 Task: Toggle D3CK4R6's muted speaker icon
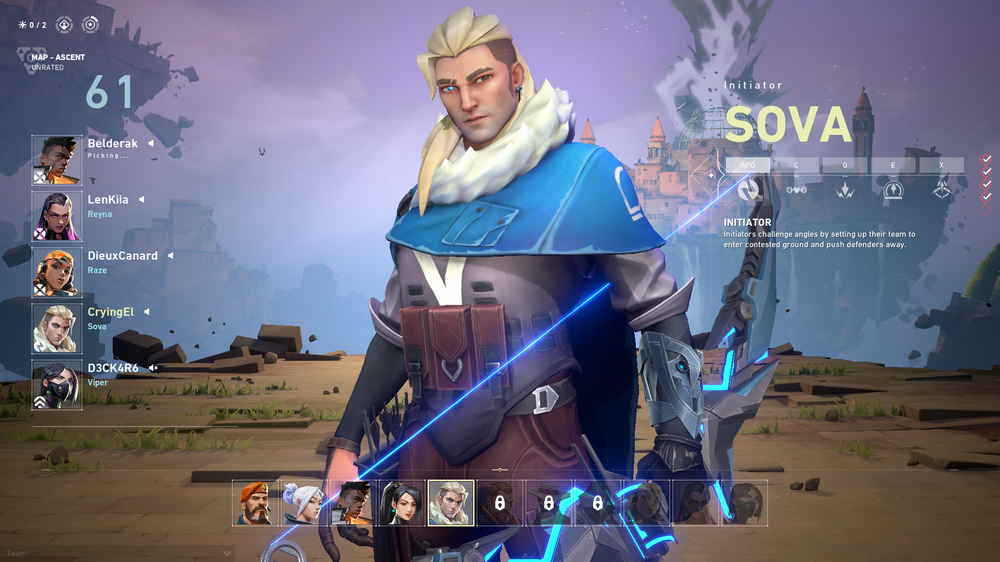pyautogui.click(x=153, y=368)
